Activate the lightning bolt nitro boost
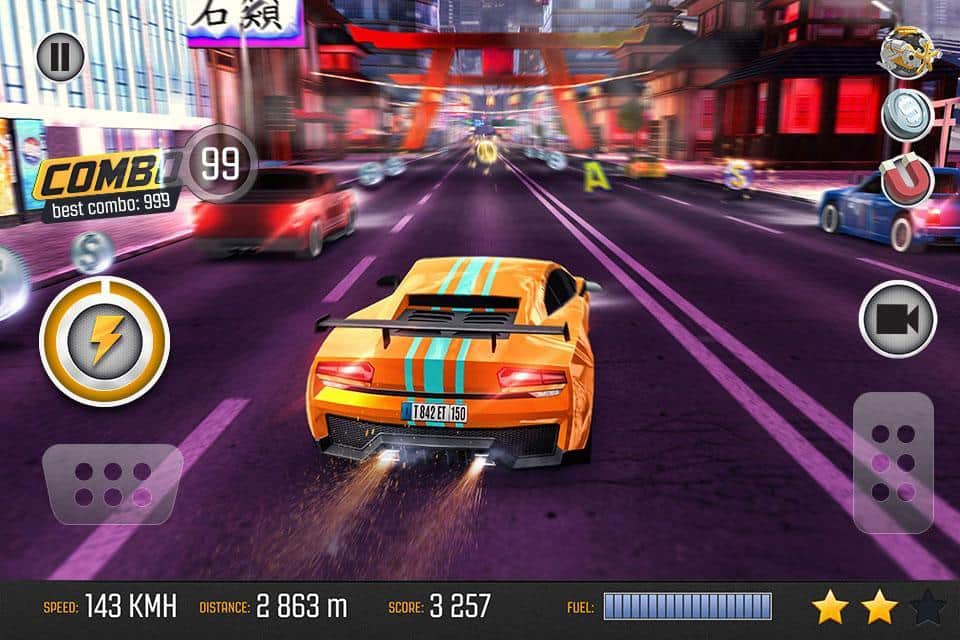Viewport: 960px width, 640px height. 104,341
